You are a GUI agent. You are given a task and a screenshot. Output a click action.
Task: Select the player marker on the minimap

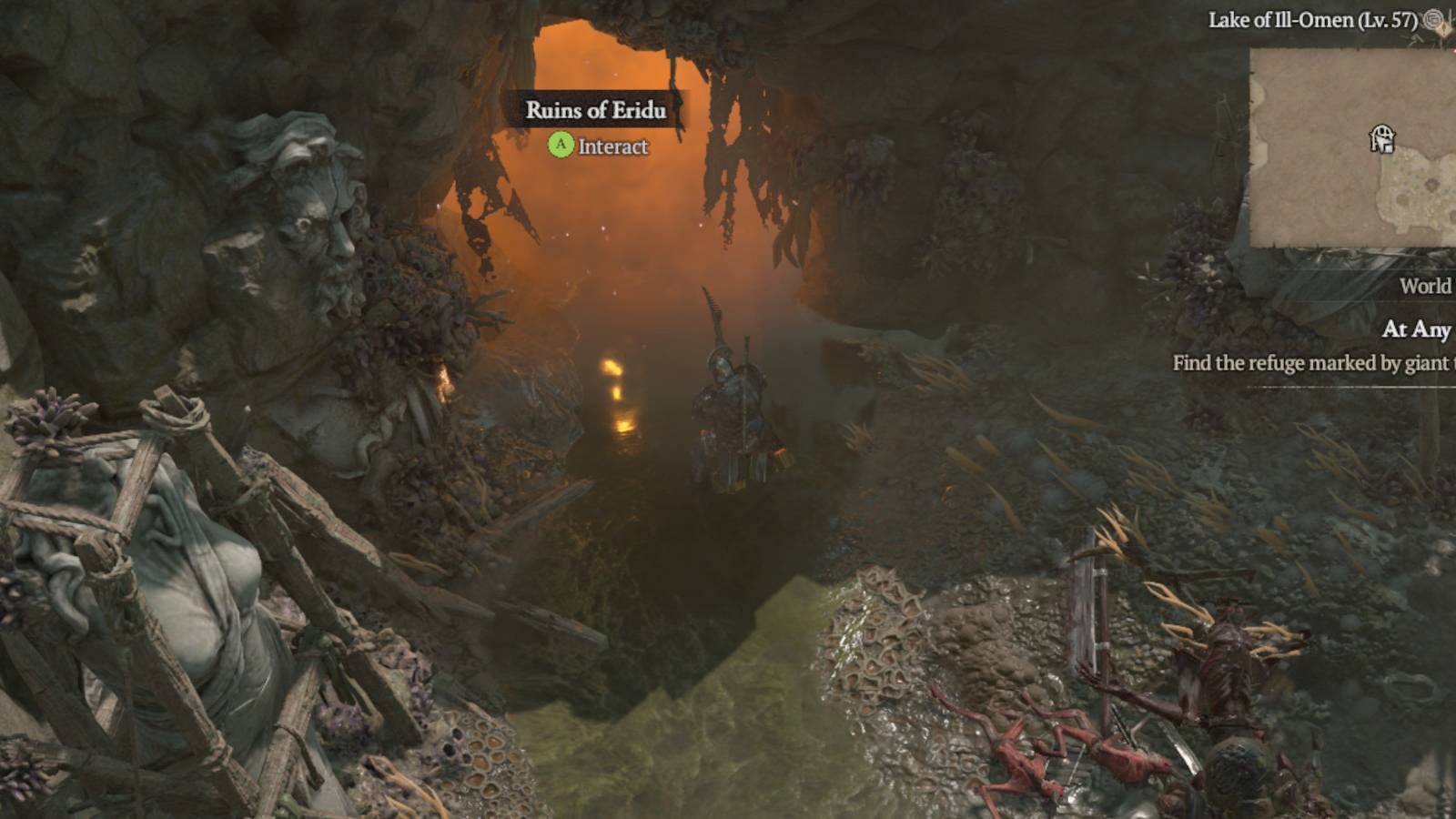pos(1382,138)
